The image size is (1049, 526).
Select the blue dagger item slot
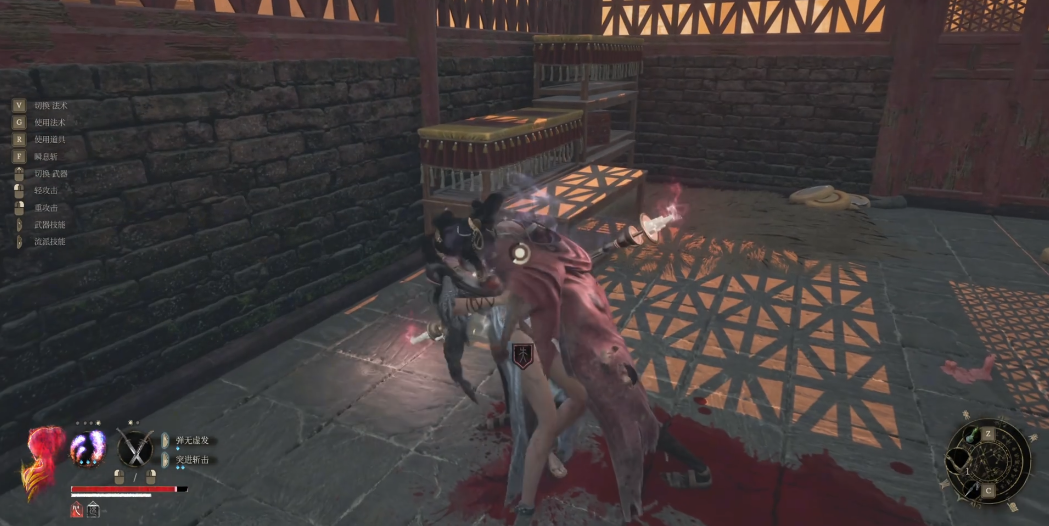pyautogui.click(x=972, y=487)
